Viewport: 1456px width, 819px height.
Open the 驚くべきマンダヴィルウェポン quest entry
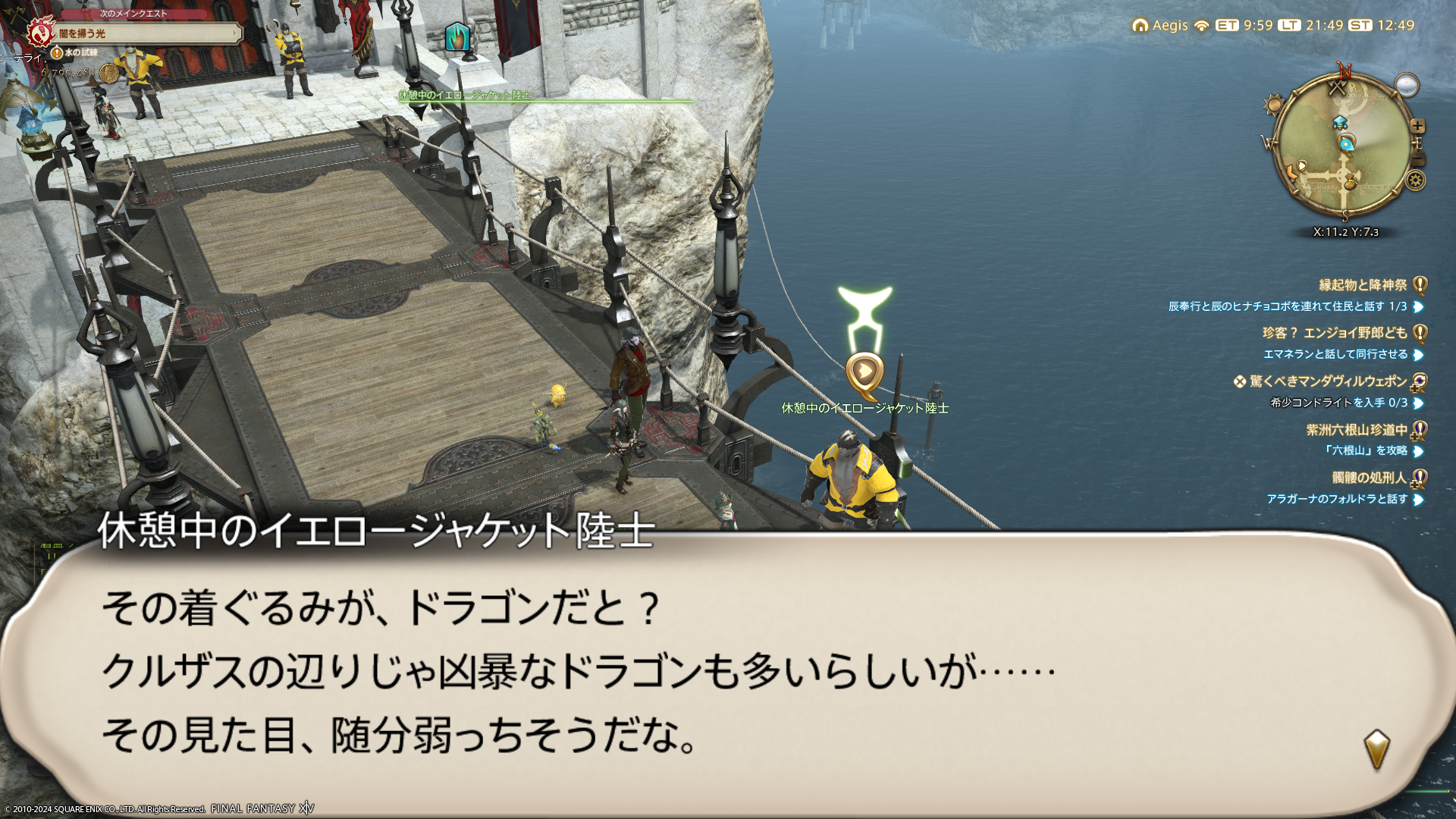point(1327,381)
